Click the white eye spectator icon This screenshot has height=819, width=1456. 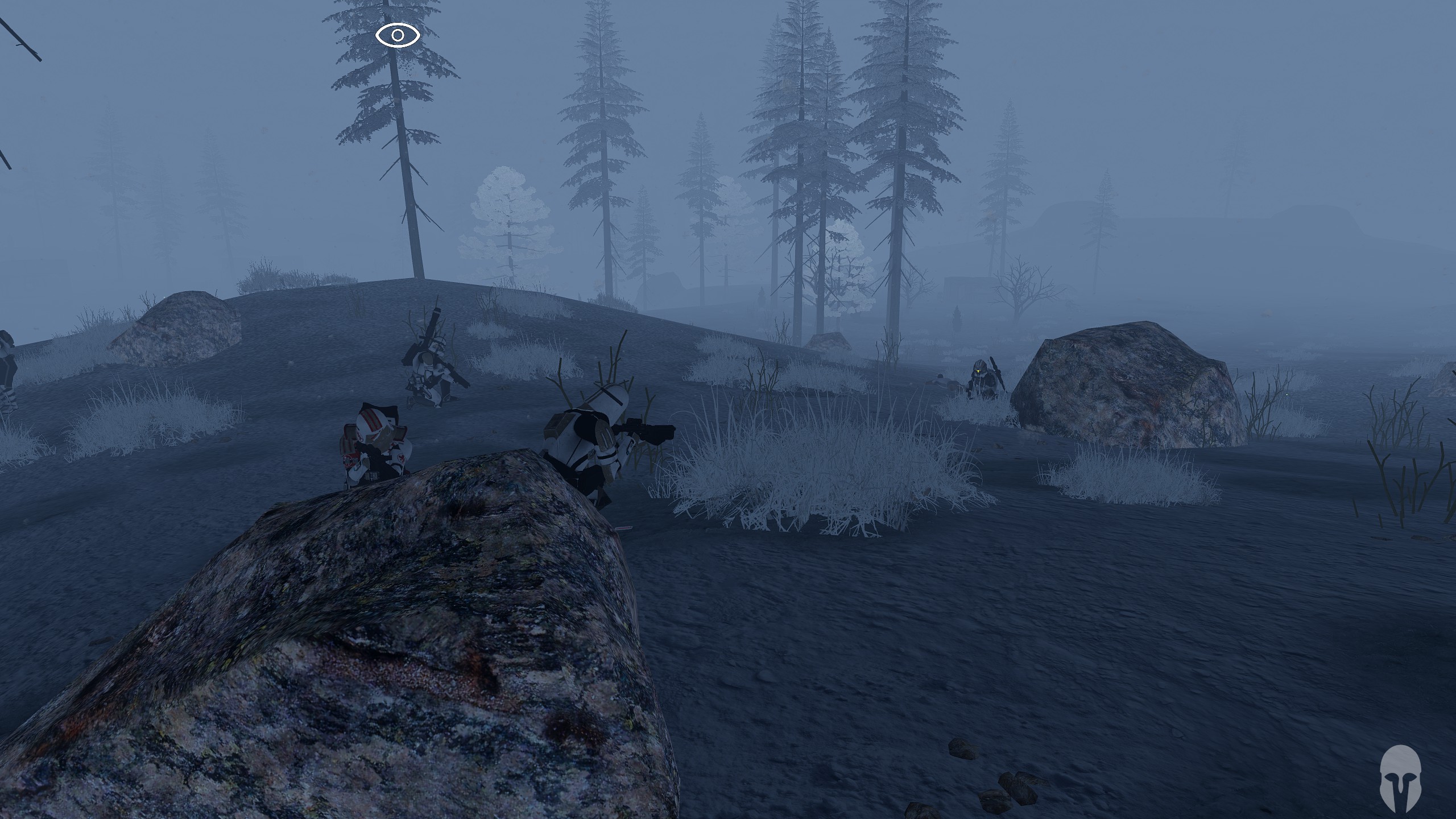(398, 36)
